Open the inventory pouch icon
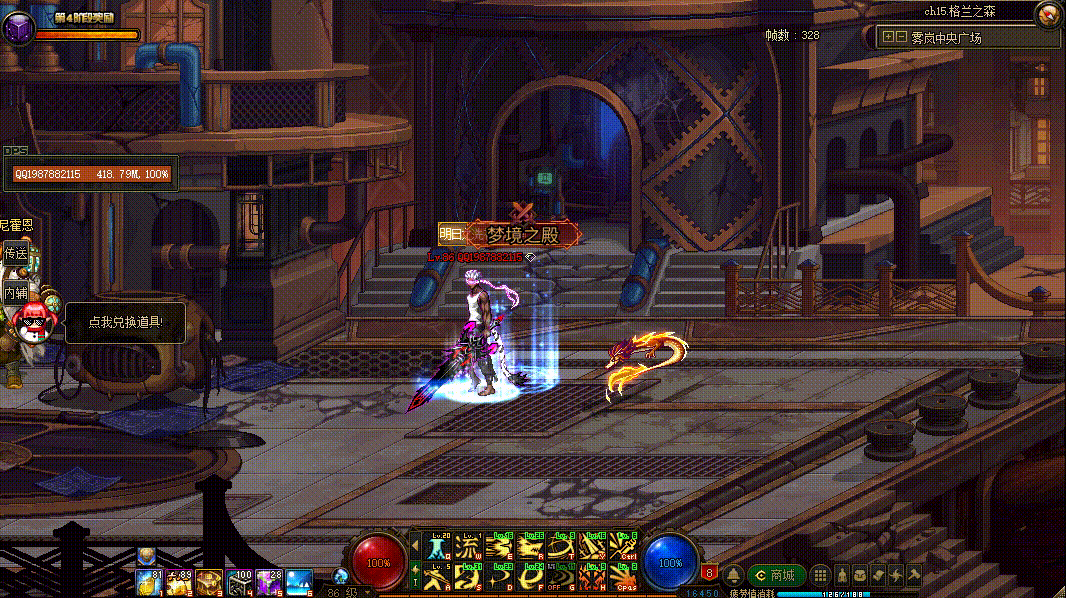The width and height of the screenshot is (1066, 598). (x=860, y=575)
